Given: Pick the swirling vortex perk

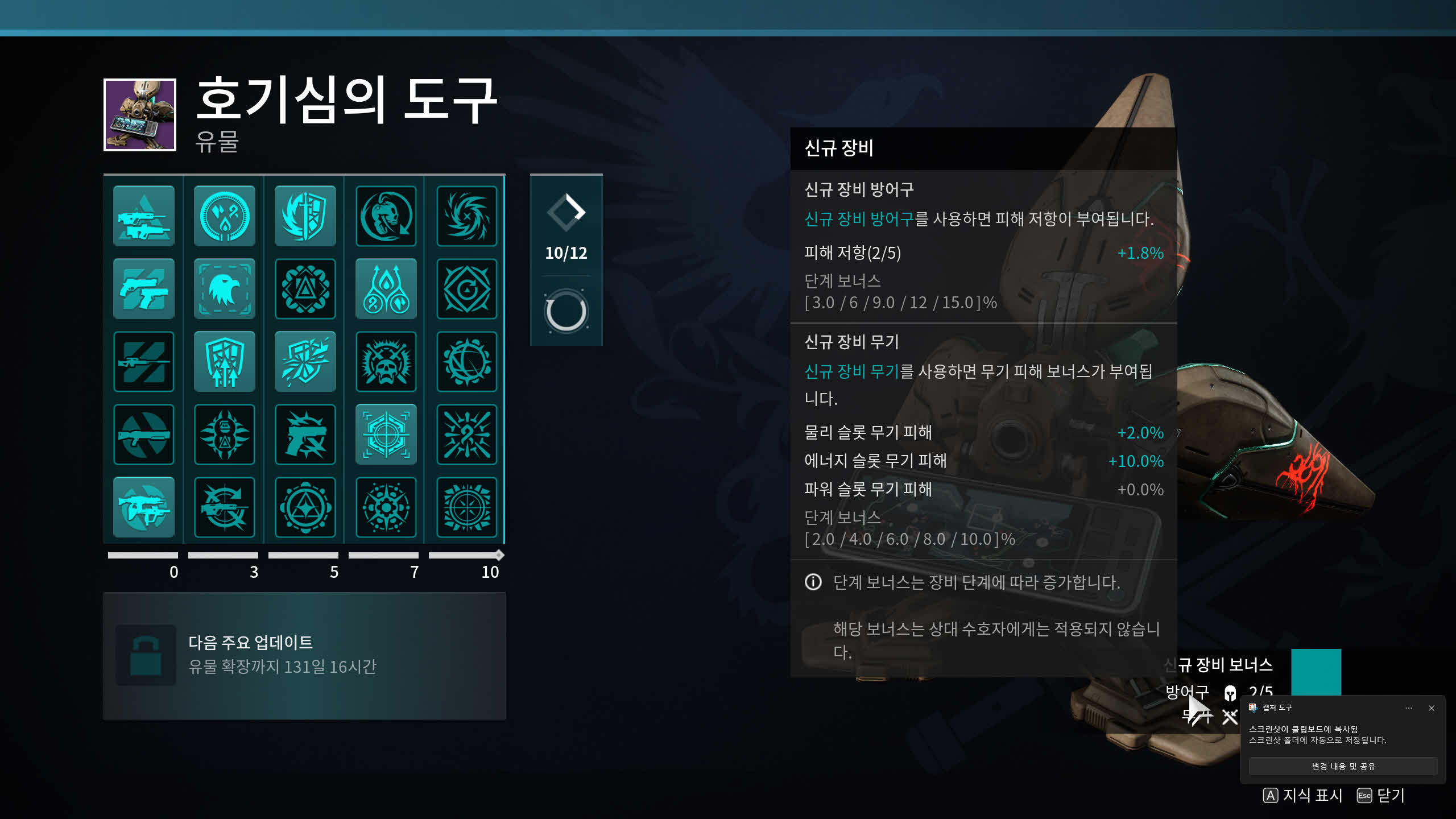Looking at the screenshot, I should [x=467, y=216].
